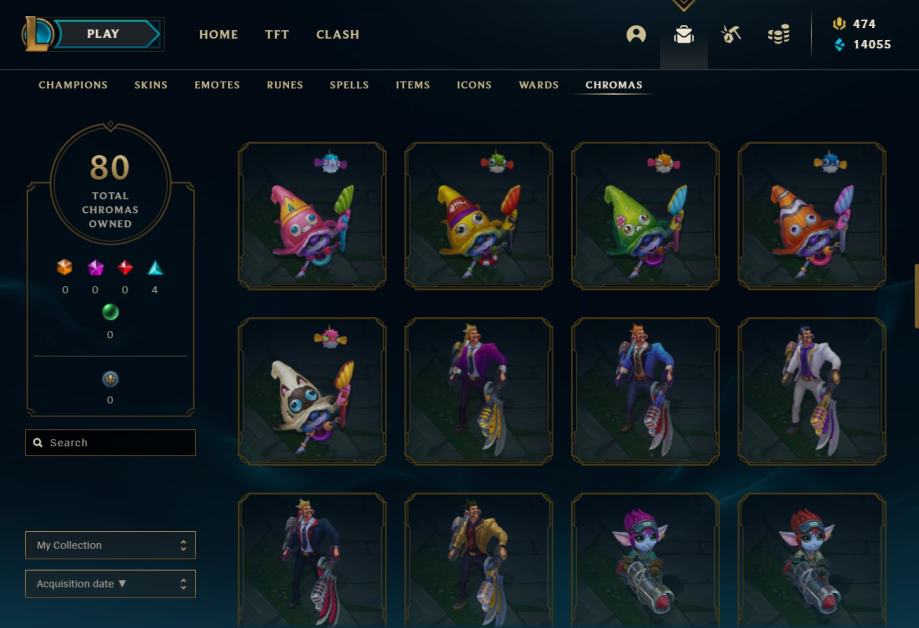This screenshot has width=919, height=628.
Task: Open the store coins icon
Action: (779, 35)
